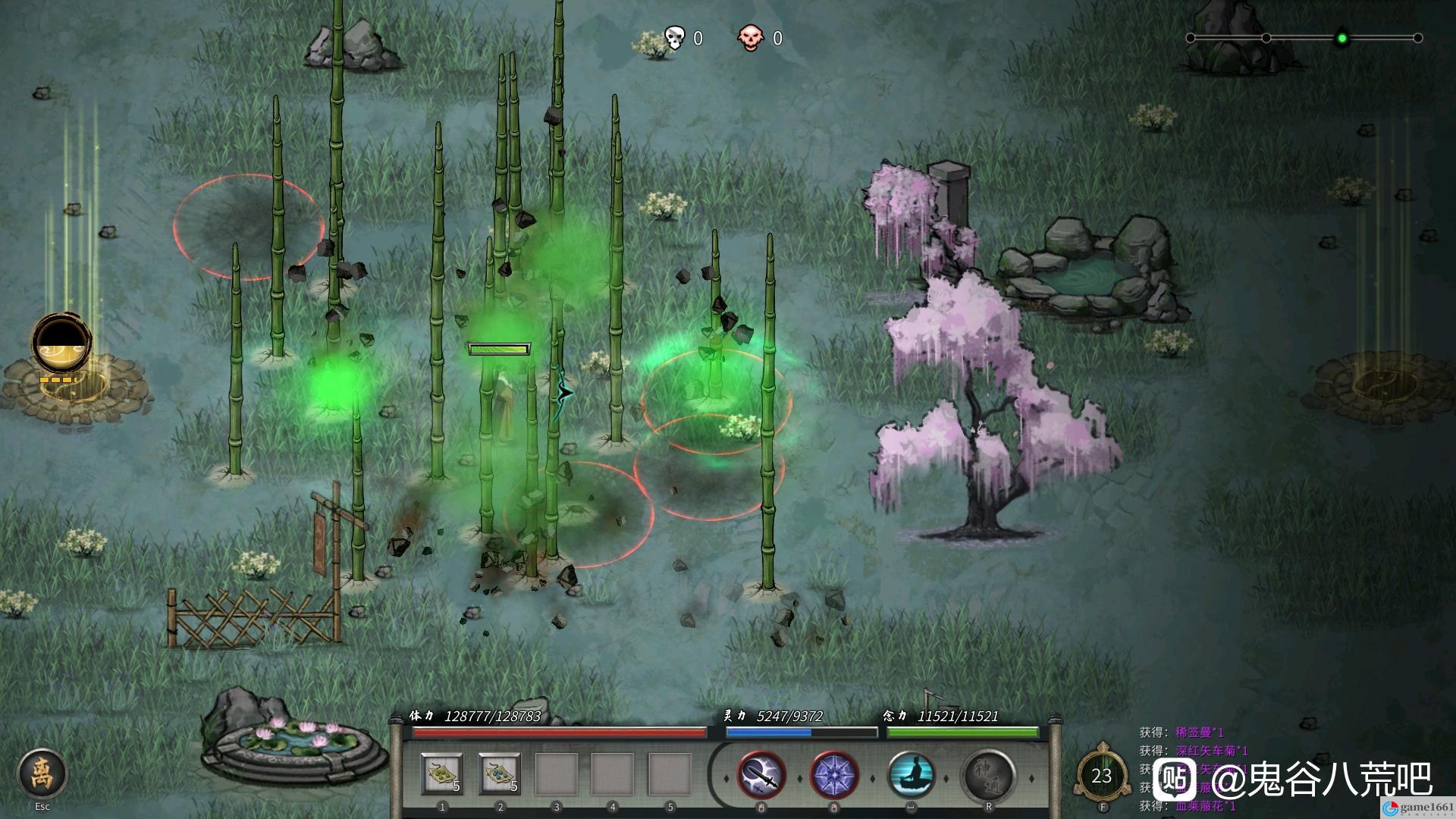This screenshot has height=819, width=1456.
Task: Click the half-filled golden orb gauge
Action: click(61, 344)
